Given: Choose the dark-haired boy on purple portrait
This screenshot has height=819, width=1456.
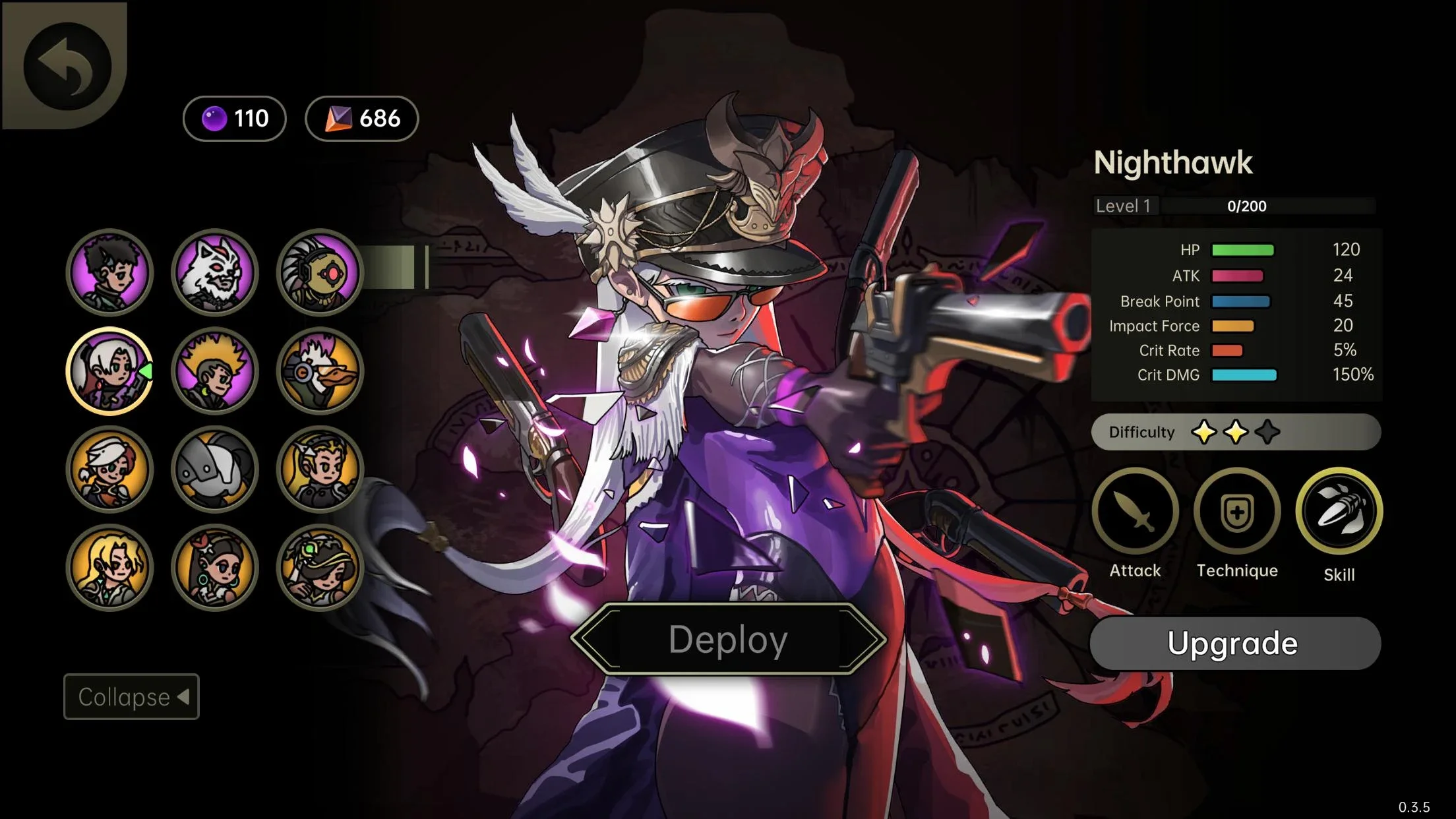Looking at the screenshot, I should 109,272.
